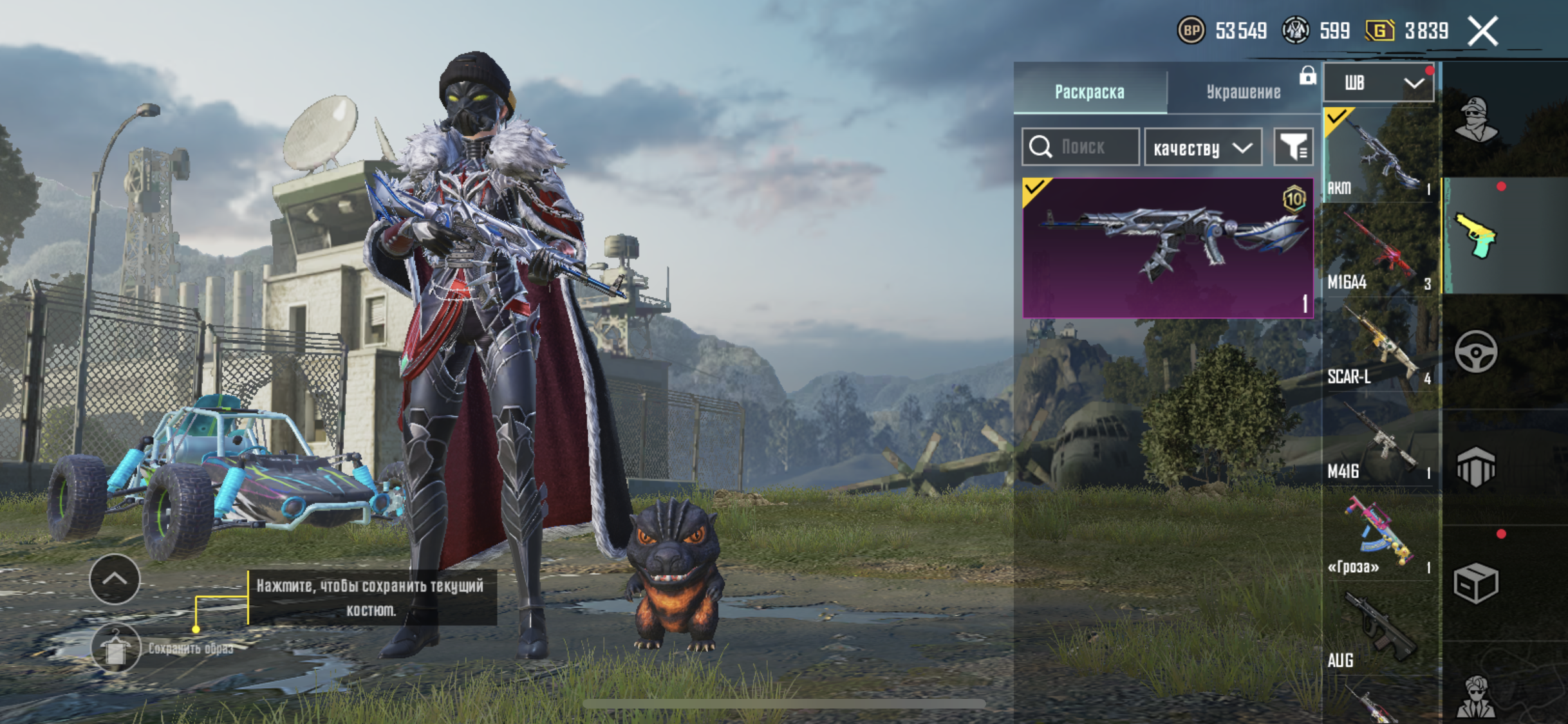Open the ШВ weapon type dropdown

[x=1378, y=83]
